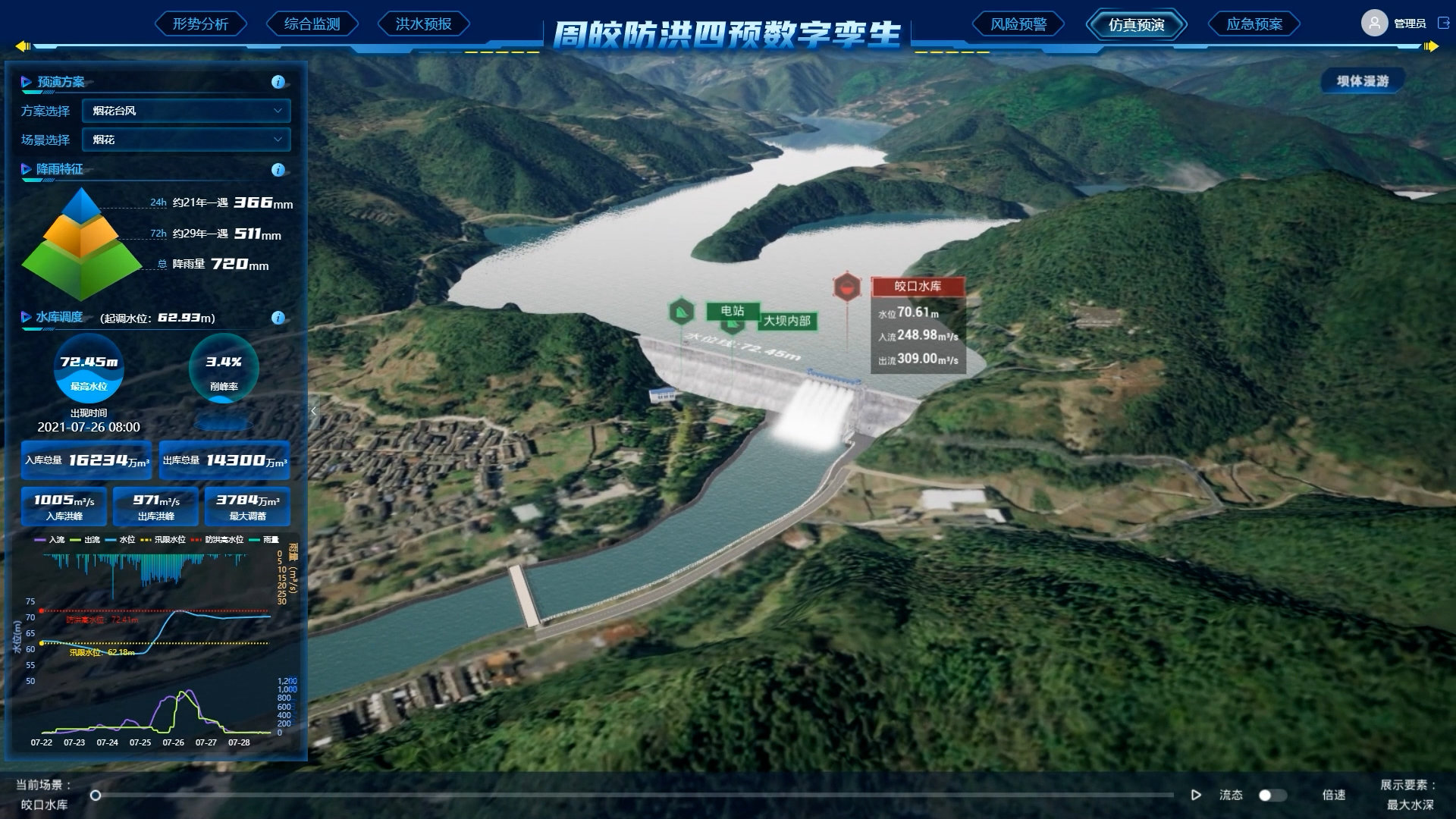Toggle 入流 series in chart legend
Image resolution: width=1456 pixels, height=819 pixels.
[50, 540]
